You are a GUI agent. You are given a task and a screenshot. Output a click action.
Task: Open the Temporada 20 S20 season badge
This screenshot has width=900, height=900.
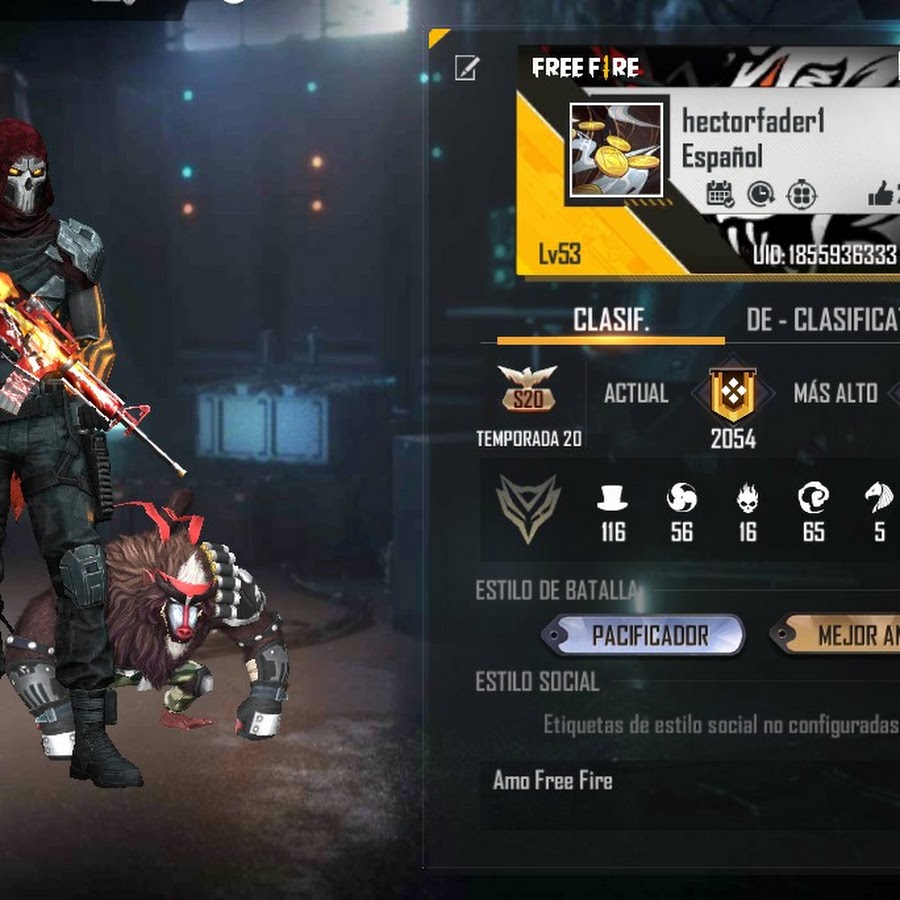(528, 390)
